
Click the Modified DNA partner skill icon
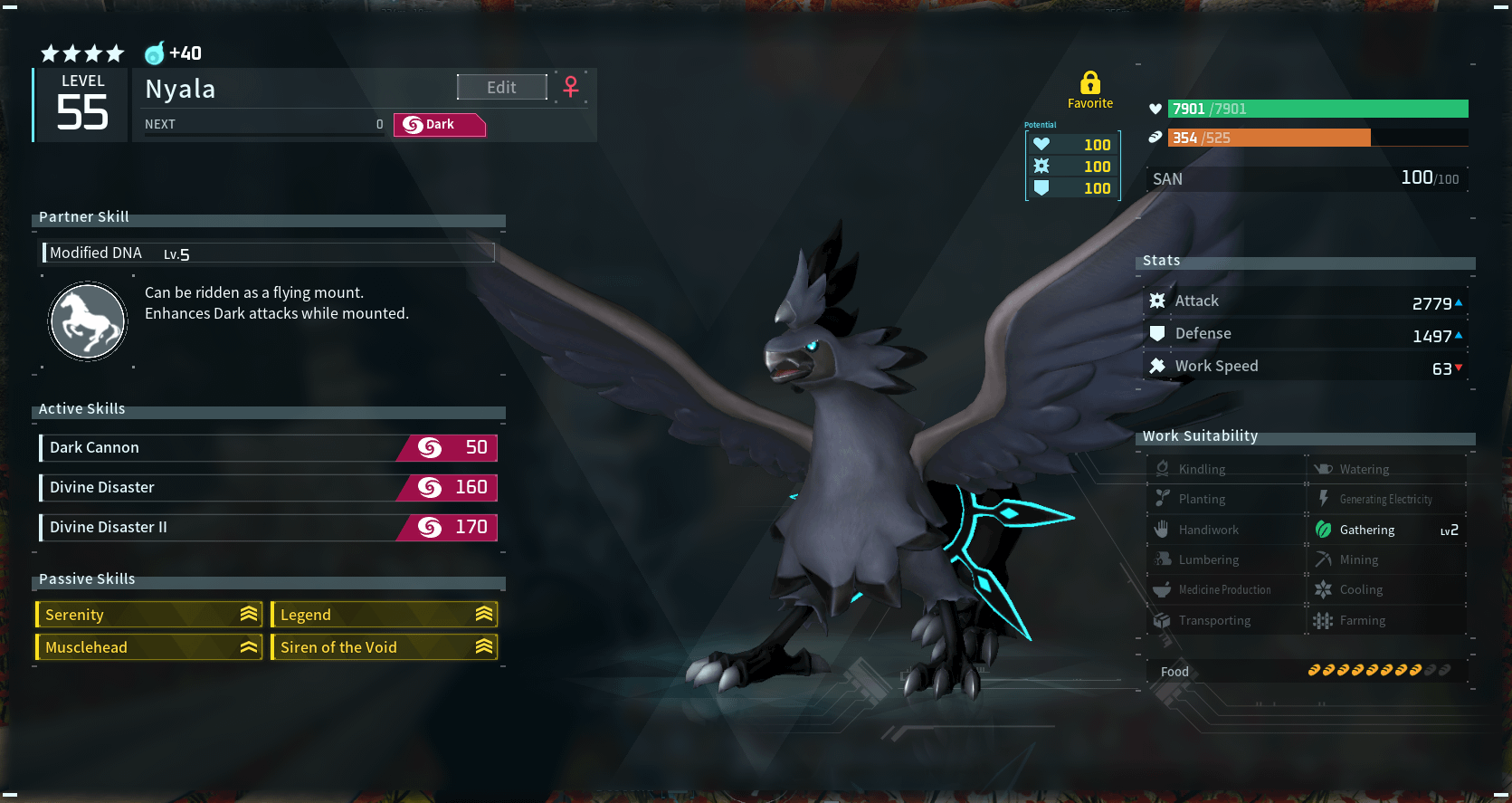click(88, 321)
